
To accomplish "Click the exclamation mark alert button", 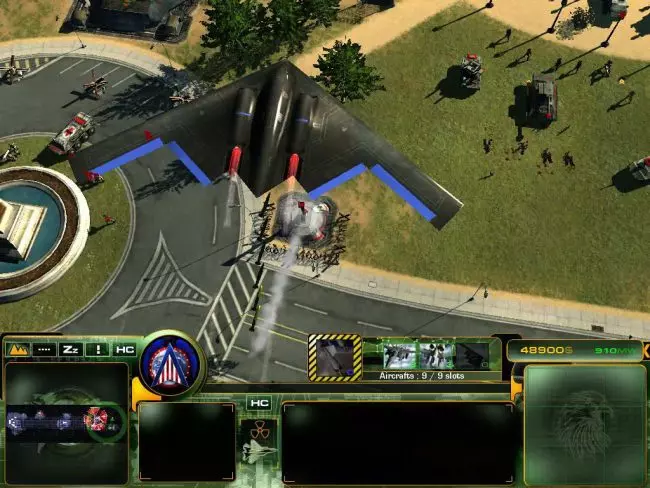I will pos(98,350).
